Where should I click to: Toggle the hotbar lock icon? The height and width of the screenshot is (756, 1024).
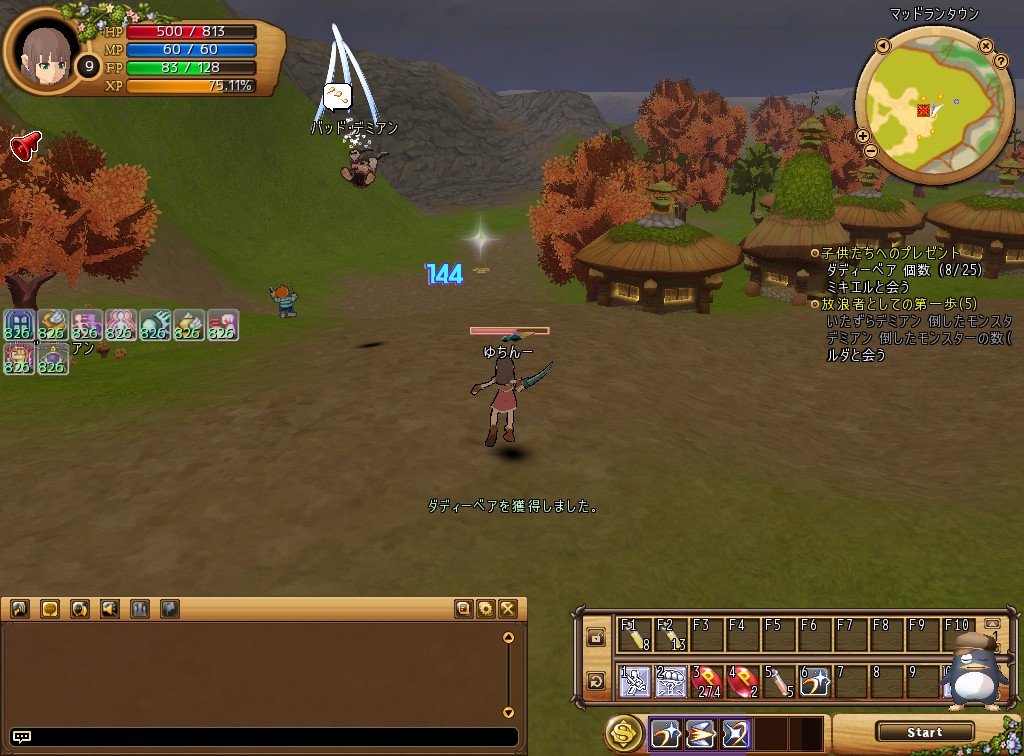pos(596,637)
